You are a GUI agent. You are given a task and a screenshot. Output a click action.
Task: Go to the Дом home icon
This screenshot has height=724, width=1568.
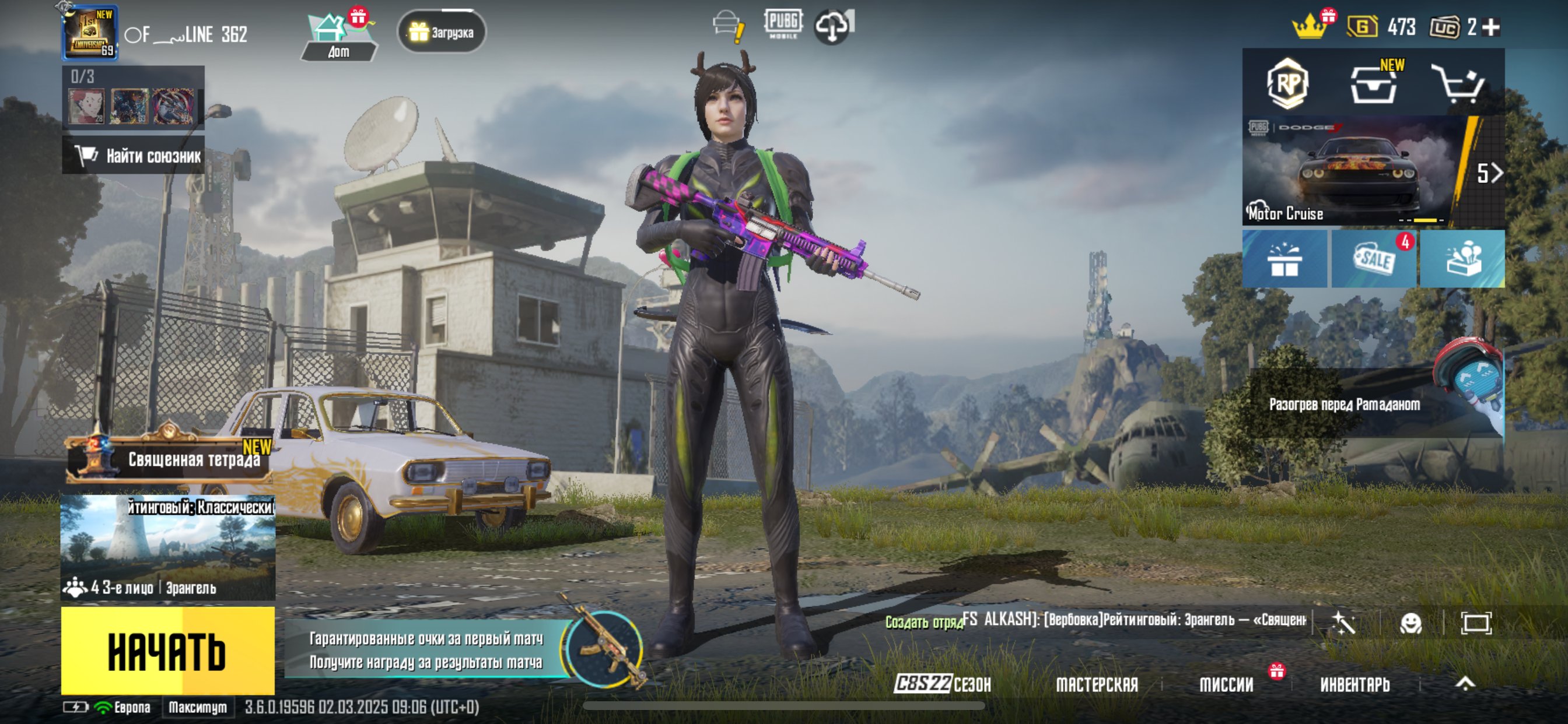click(x=339, y=37)
